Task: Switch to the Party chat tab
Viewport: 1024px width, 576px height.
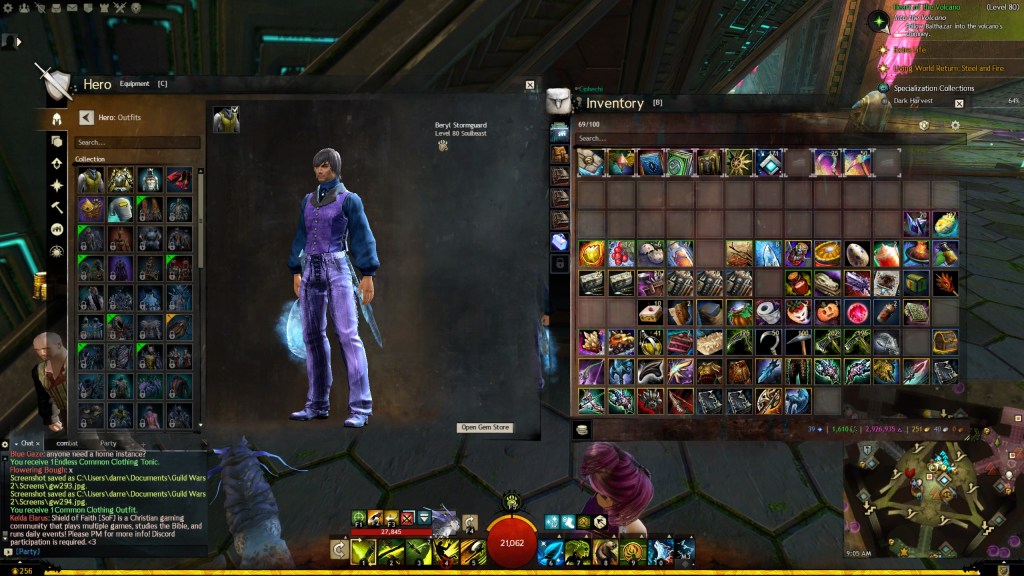Action: click(109, 442)
